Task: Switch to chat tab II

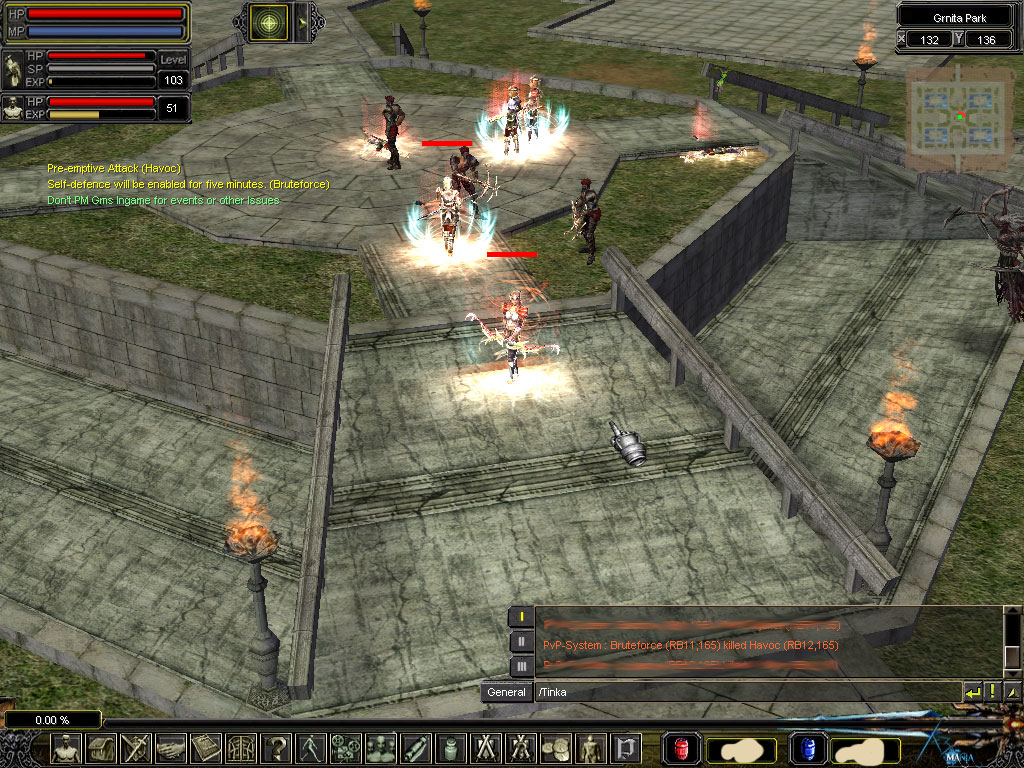Action: [x=521, y=642]
